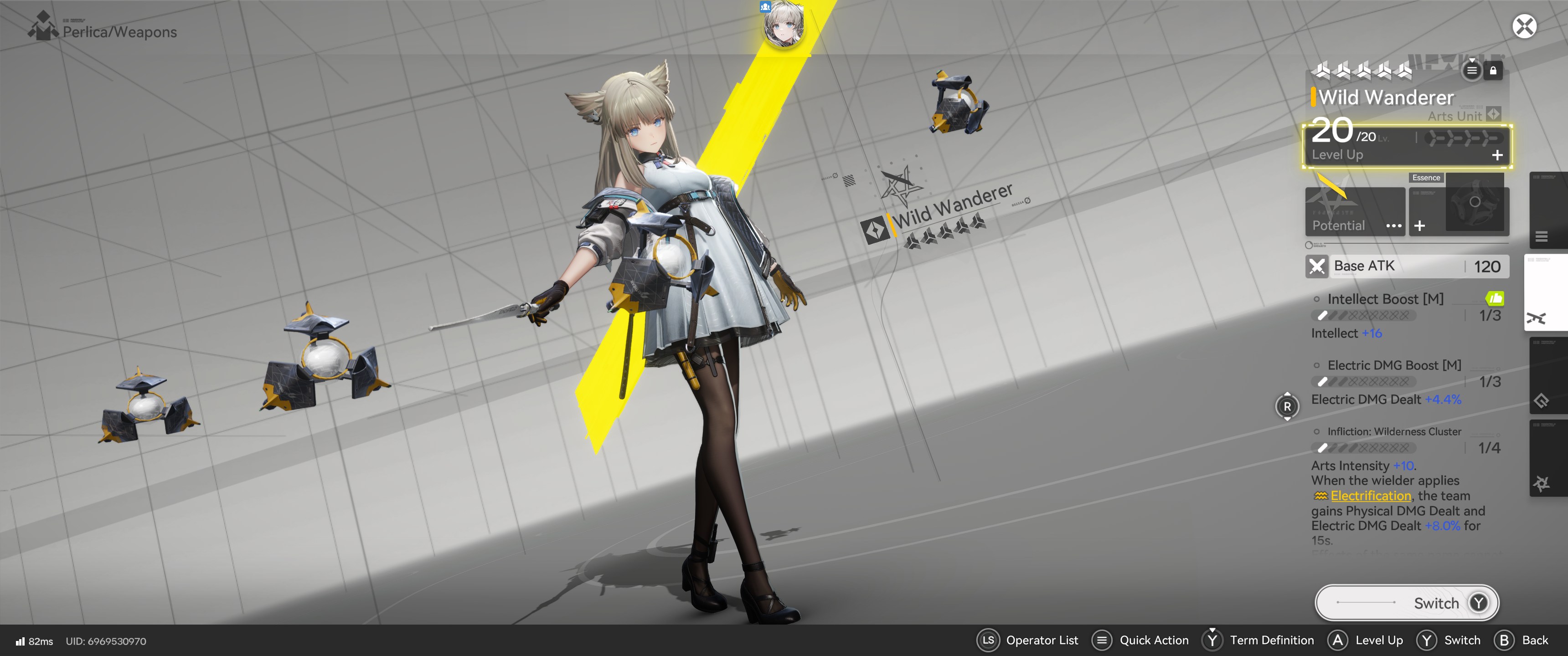Close the weapon screen with the X button
The image size is (1568, 656).
[1524, 26]
